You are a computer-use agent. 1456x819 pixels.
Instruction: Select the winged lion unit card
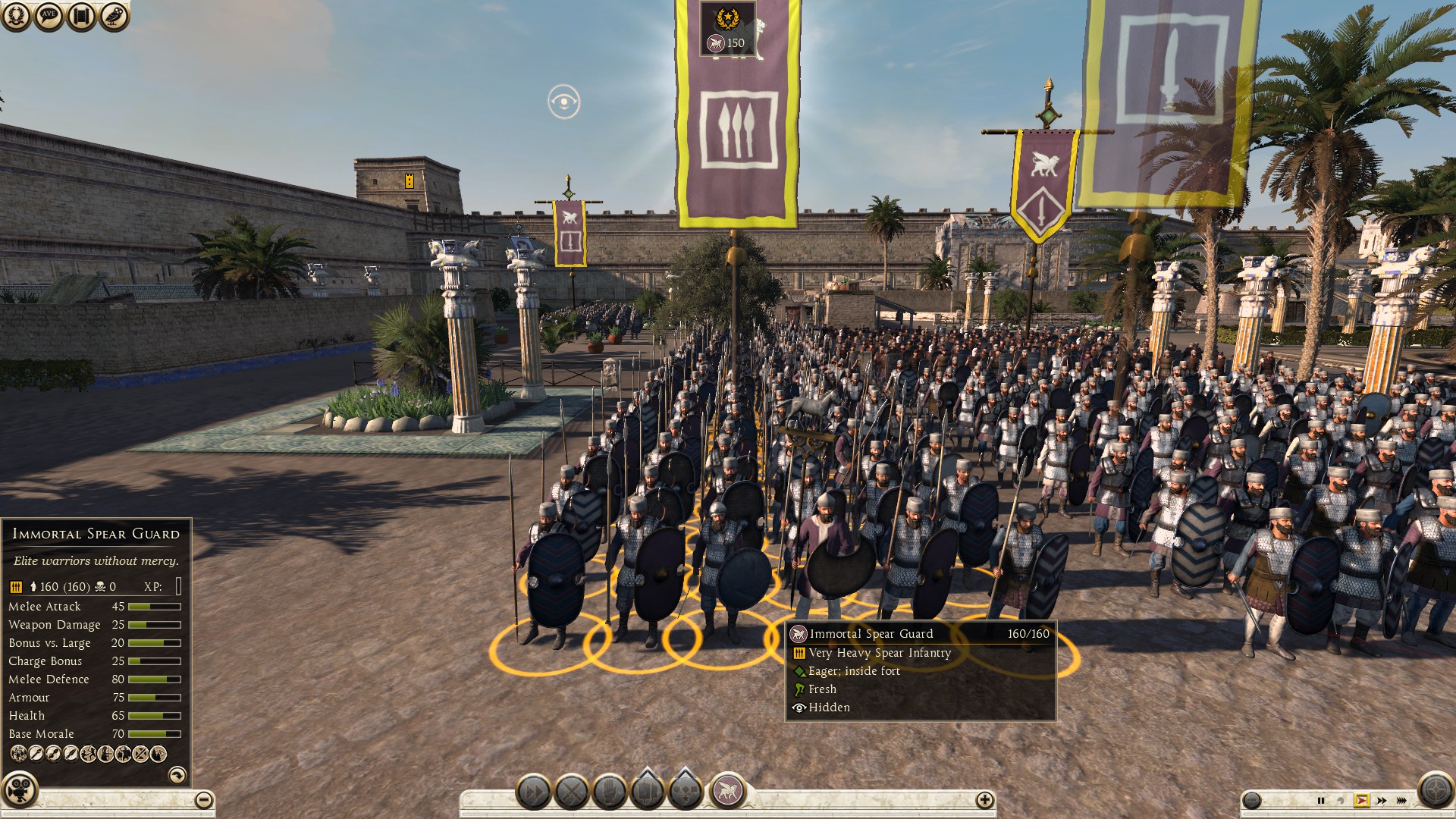(727, 791)
